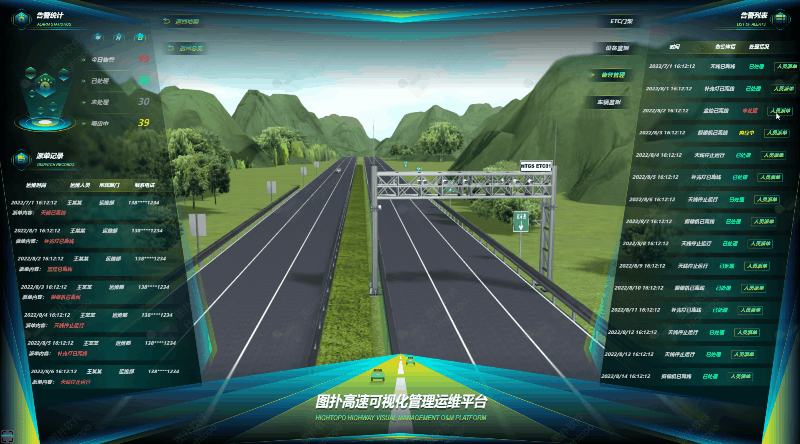Click the 告警列表 panel header icon
800x444 pixels.
[778, 18]
